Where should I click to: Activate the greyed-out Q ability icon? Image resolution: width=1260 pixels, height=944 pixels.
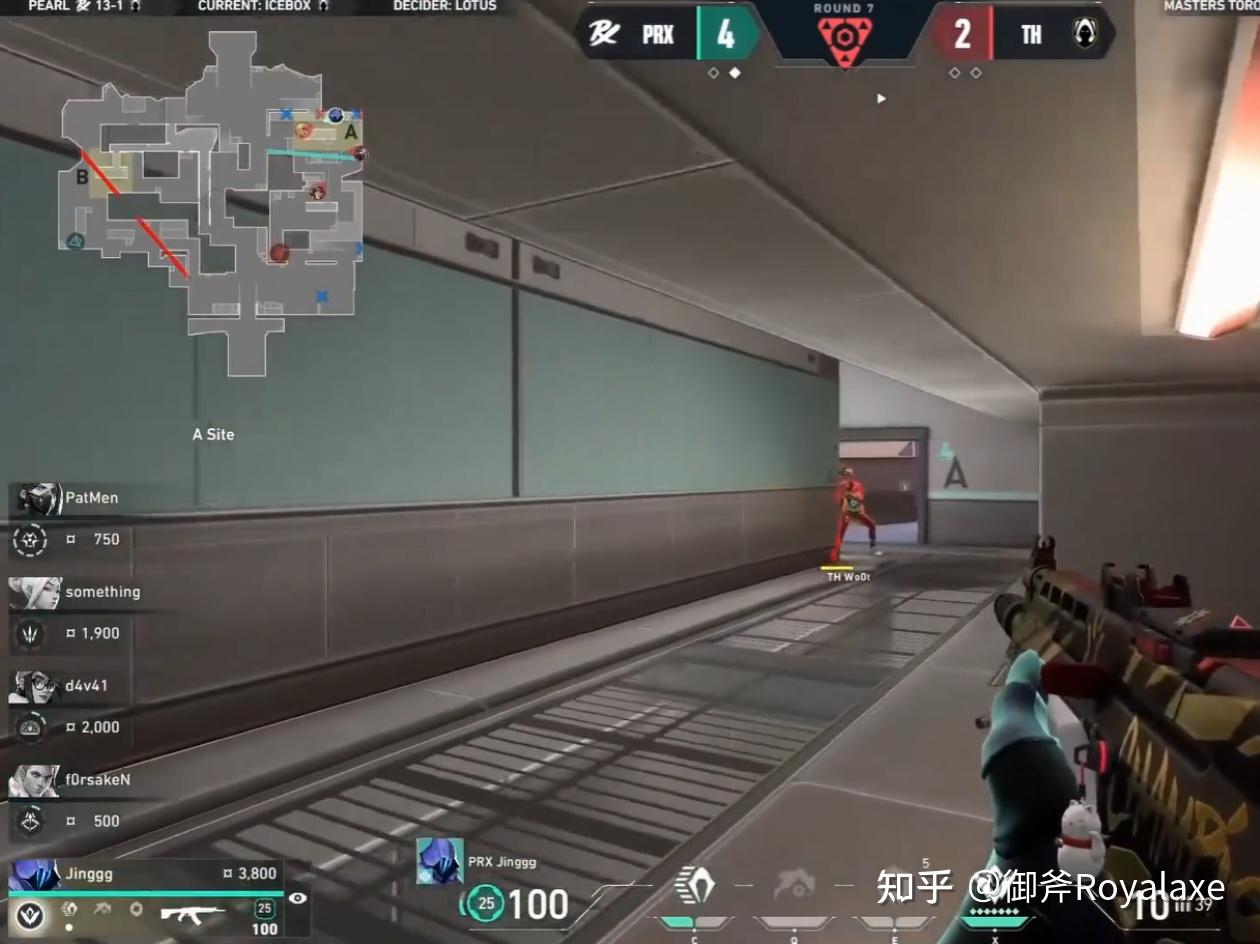[x=794, y=884]
